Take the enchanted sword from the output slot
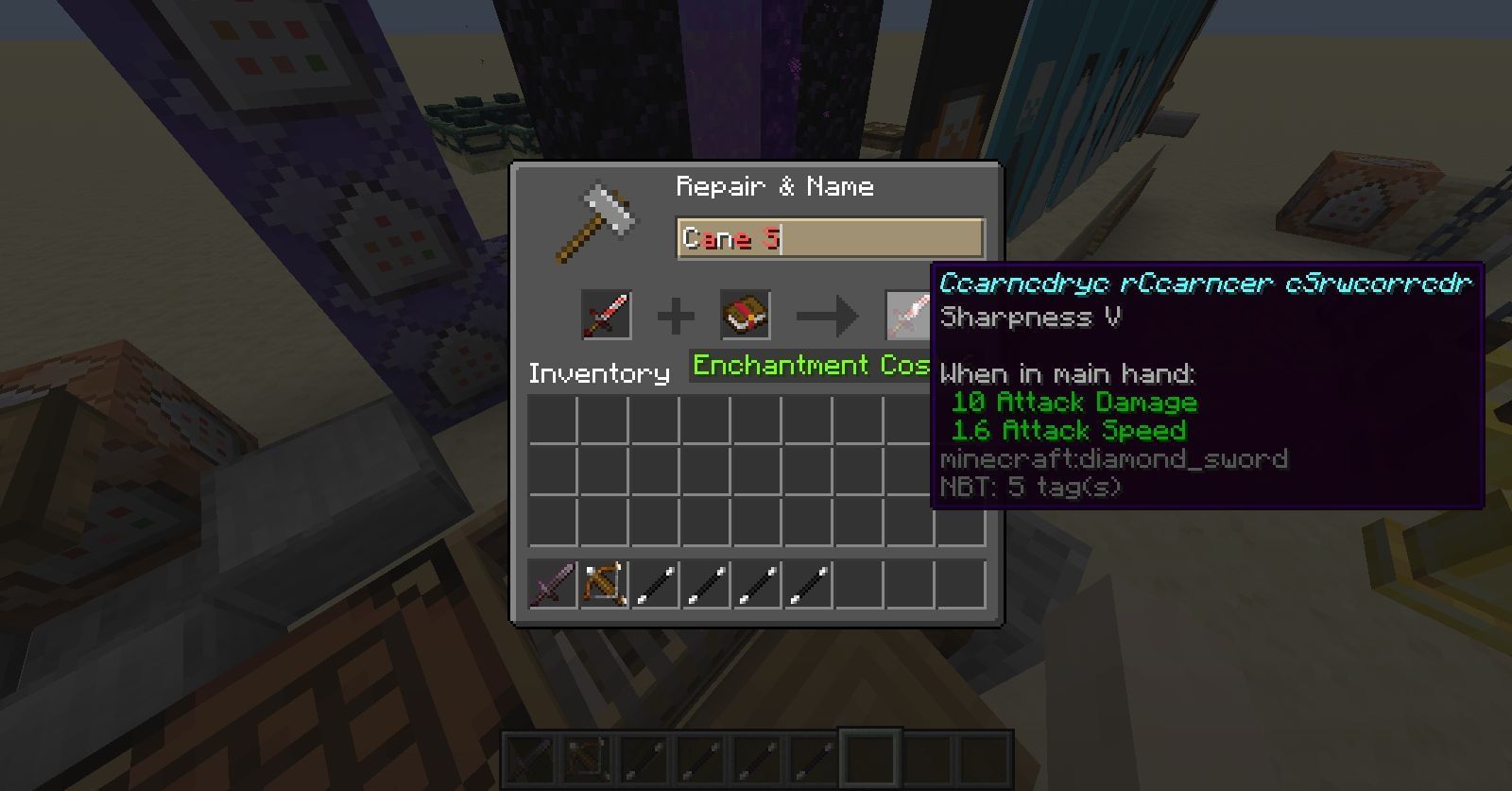This screenshot has height=791, width=1512. [x=905, y=316]
